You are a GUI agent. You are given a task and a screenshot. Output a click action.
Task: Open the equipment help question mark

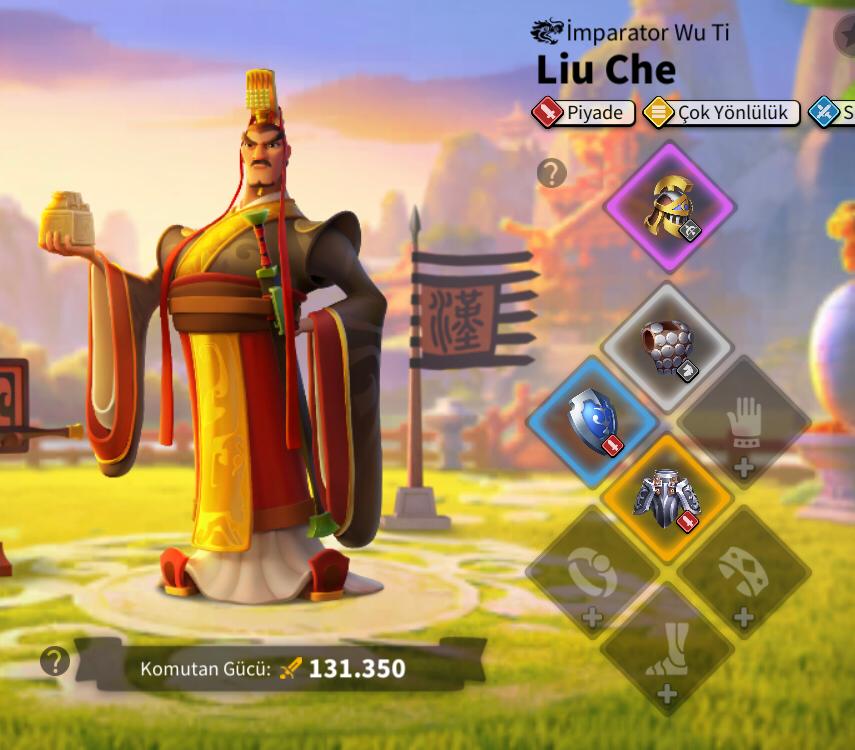click(x=552, y=173)
